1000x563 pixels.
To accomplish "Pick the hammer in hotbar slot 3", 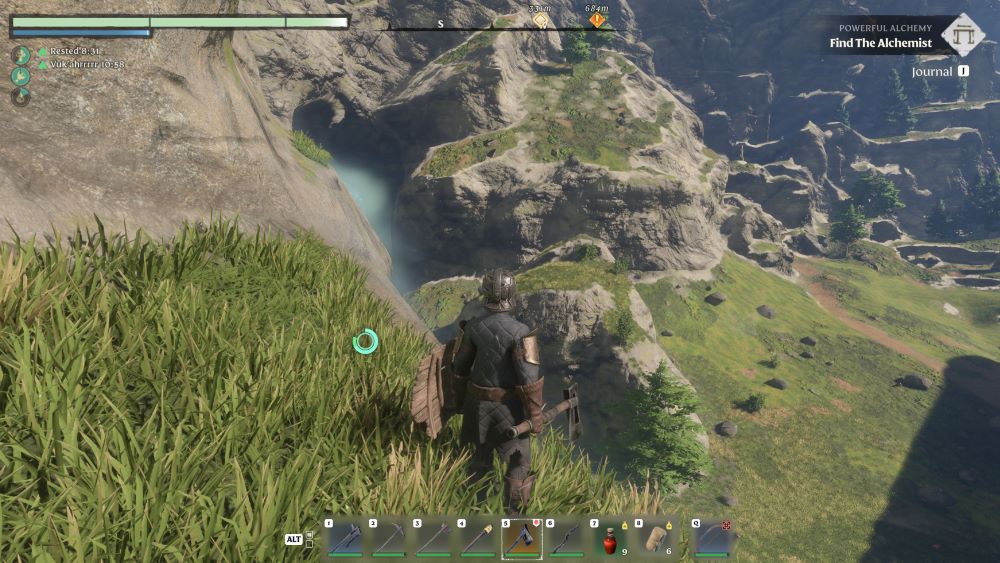I will pos(432,538).
